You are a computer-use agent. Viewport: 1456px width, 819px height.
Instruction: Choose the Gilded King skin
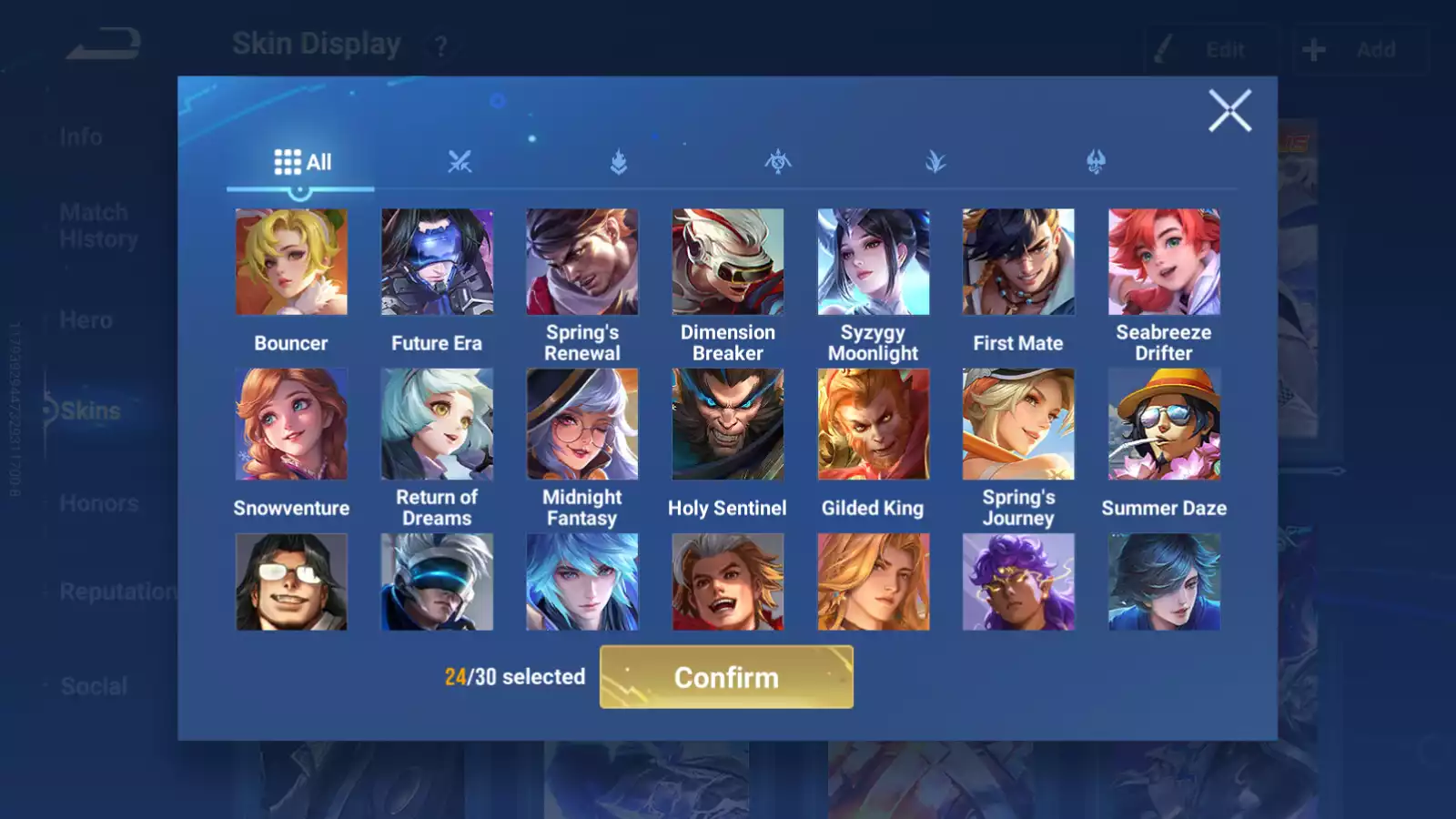click(874, 424)
